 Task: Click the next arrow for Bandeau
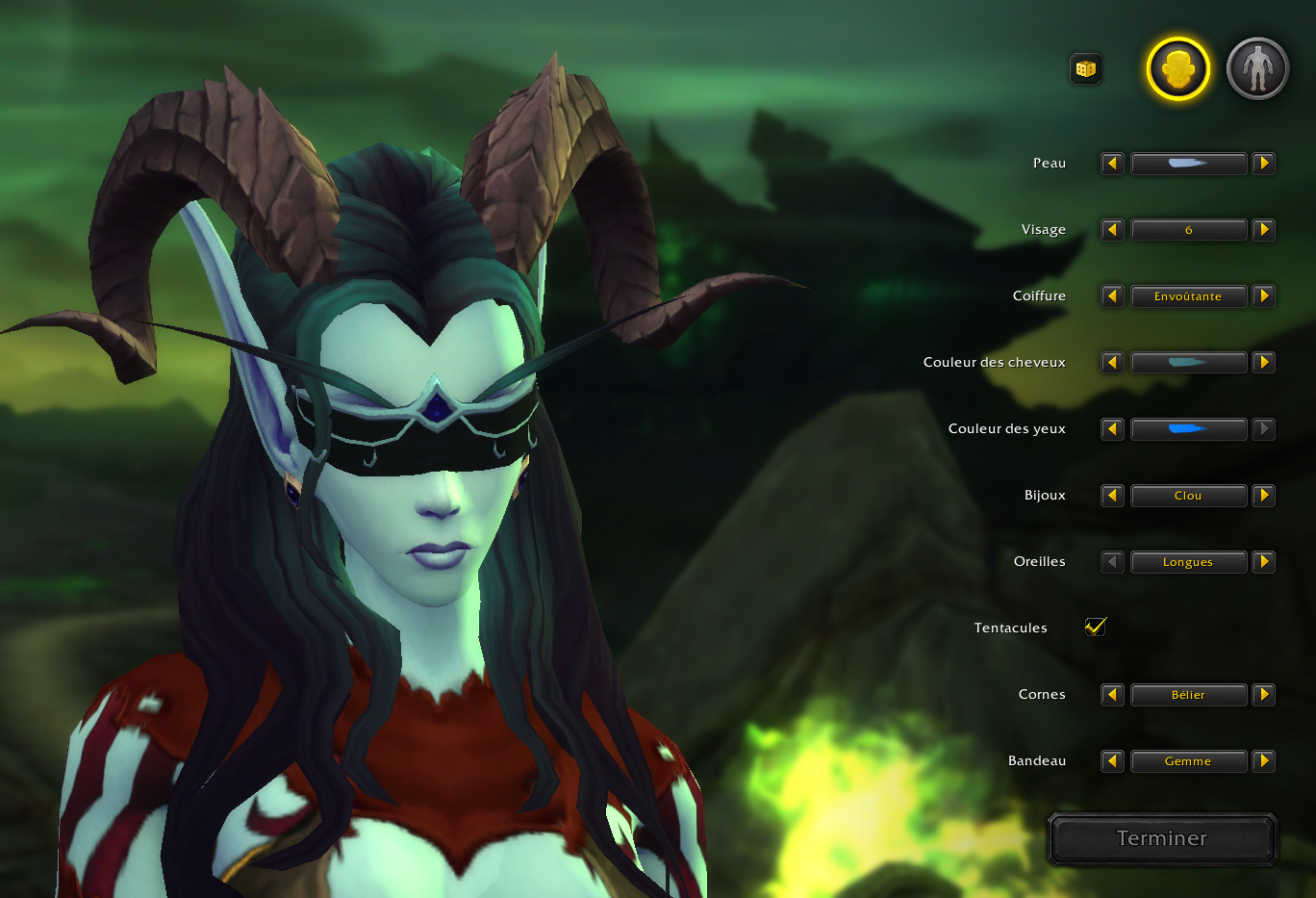(1264, 760)
